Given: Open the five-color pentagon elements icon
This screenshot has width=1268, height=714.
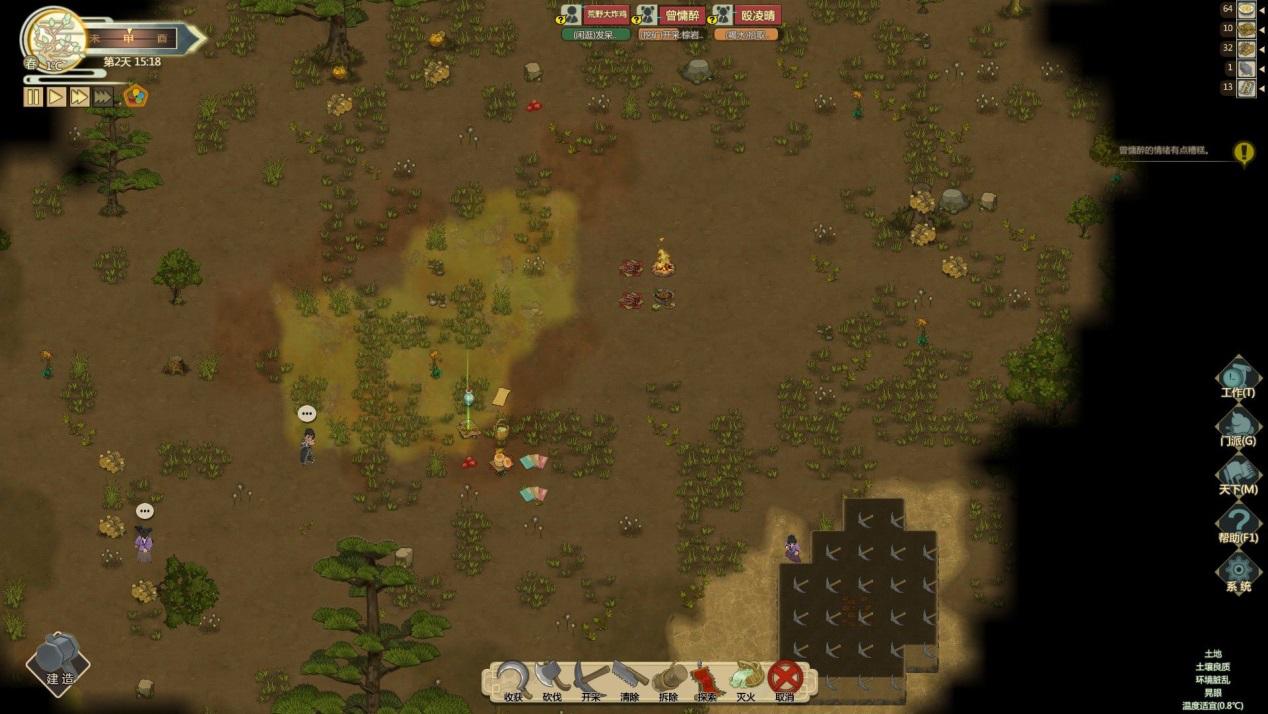Looking at the screenshot, I should click(x=135, y=96).
